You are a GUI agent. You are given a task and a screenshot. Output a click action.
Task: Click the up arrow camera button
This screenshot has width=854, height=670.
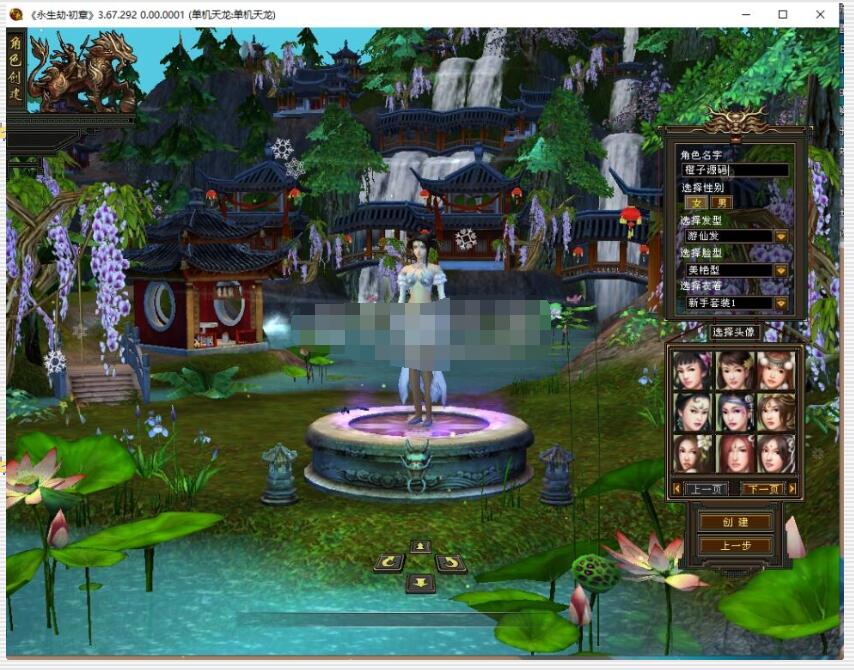click(x=420, y=546)
